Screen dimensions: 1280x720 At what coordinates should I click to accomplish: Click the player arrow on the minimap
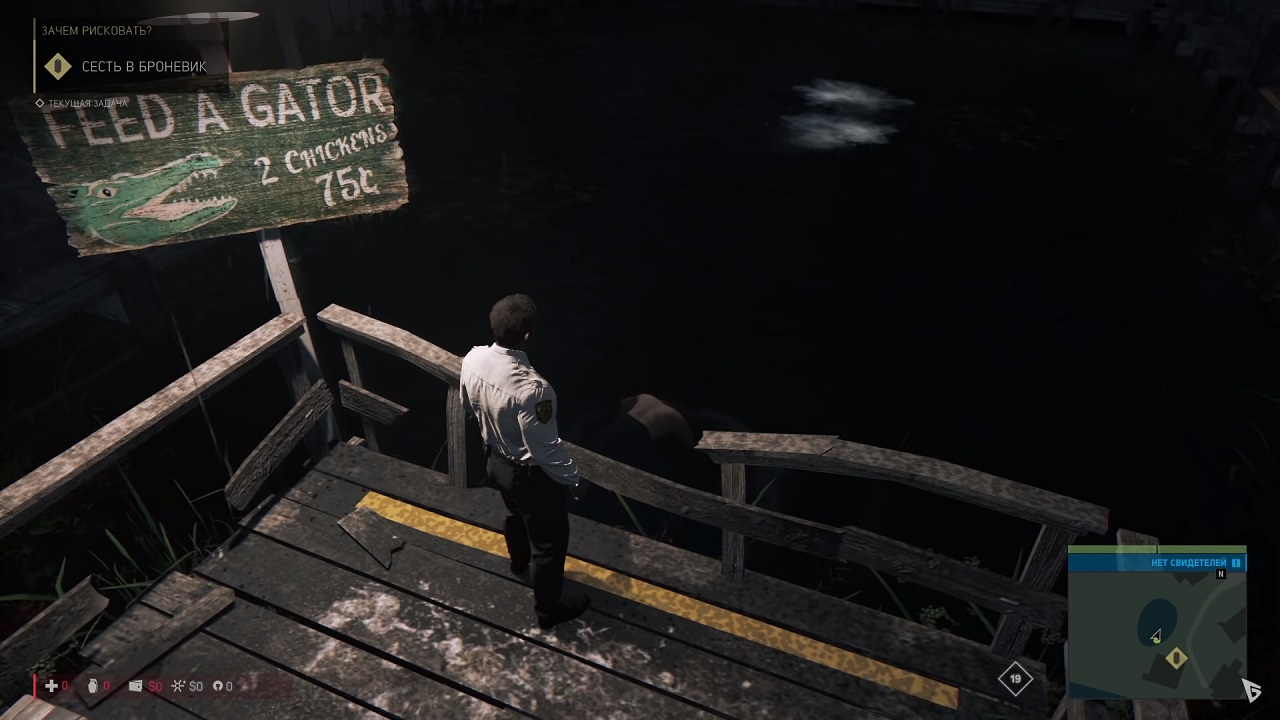[1156, 634]
